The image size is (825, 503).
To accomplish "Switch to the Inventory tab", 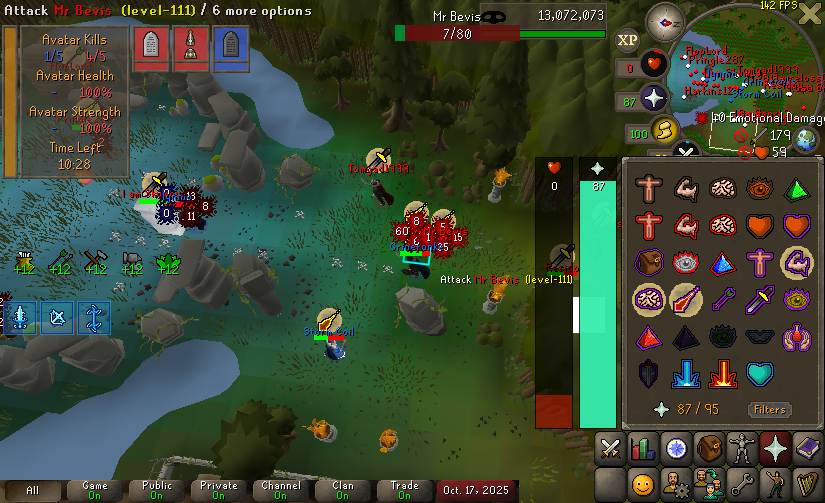I will pos(710,448).
